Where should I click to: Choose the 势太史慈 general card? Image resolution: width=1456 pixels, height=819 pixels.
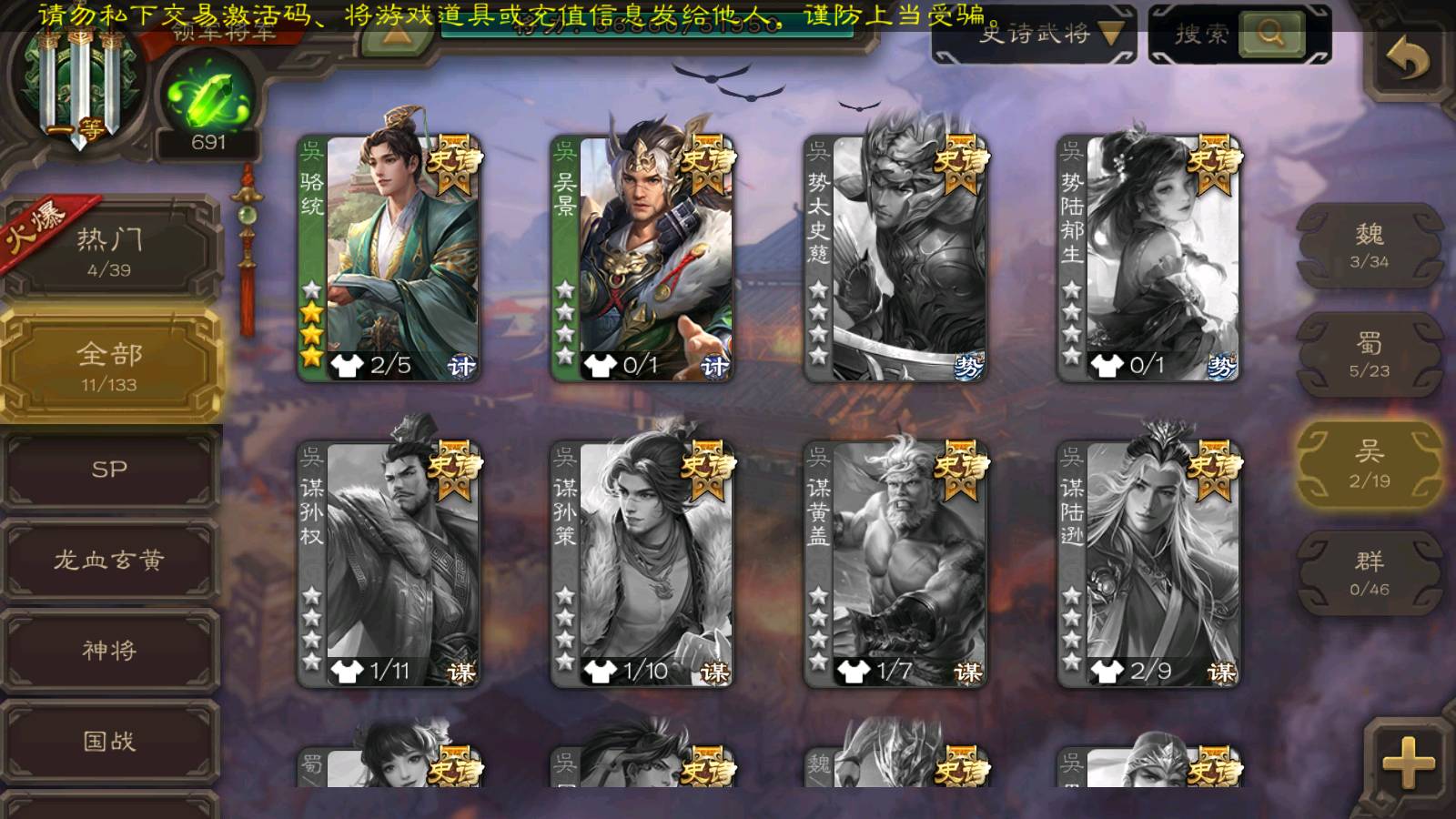tap(895, 258)
